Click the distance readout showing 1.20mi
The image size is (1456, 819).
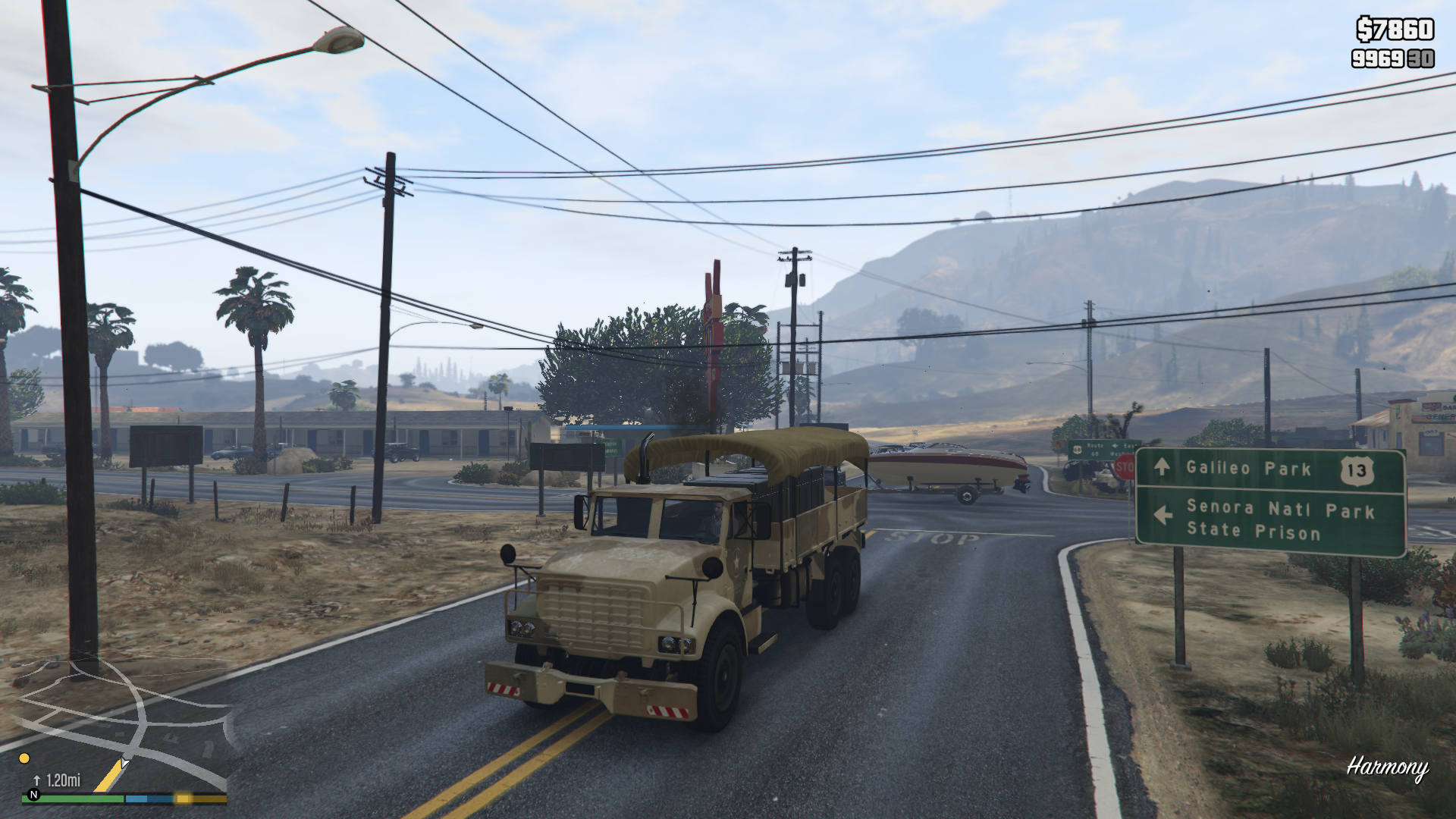[x=63, y=780]
